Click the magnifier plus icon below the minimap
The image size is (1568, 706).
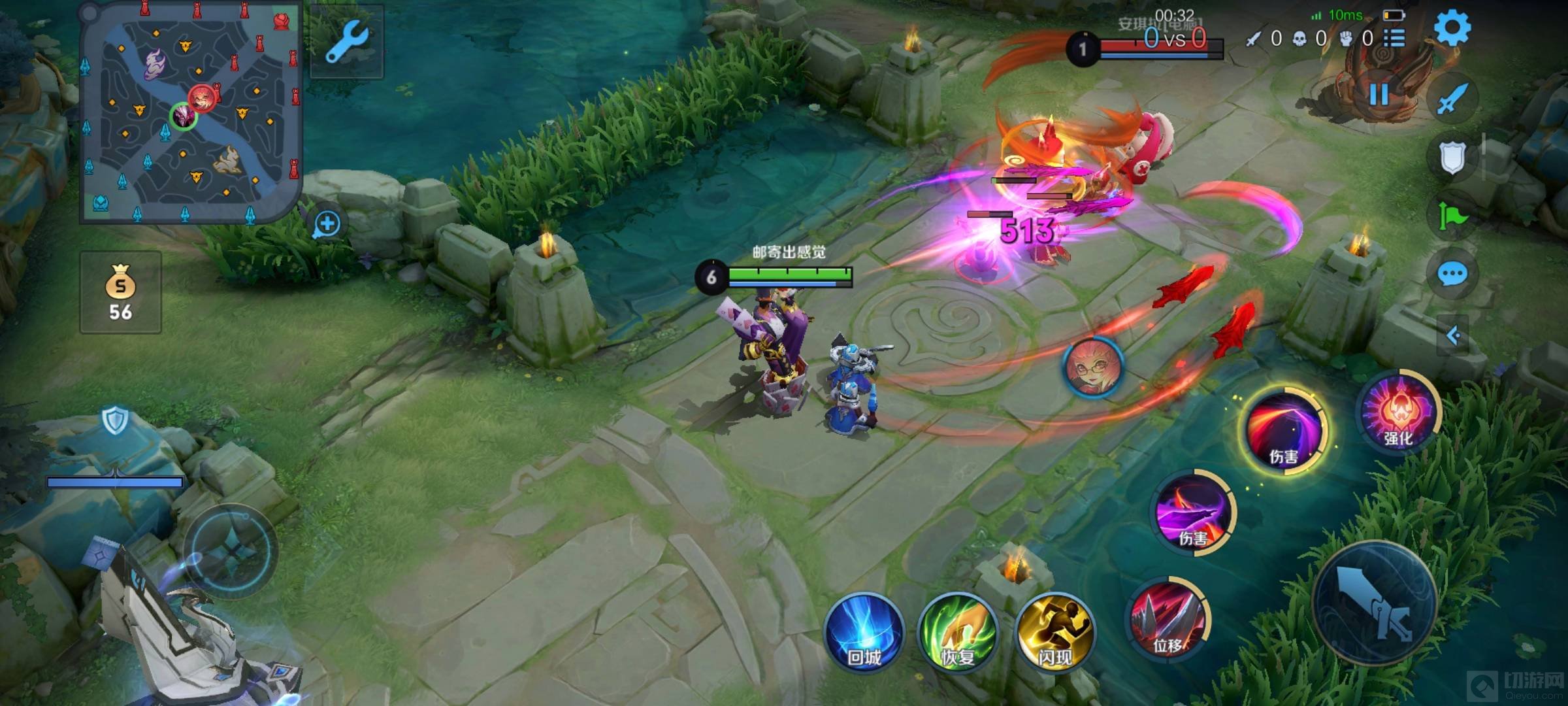click(x=327, y=224)
